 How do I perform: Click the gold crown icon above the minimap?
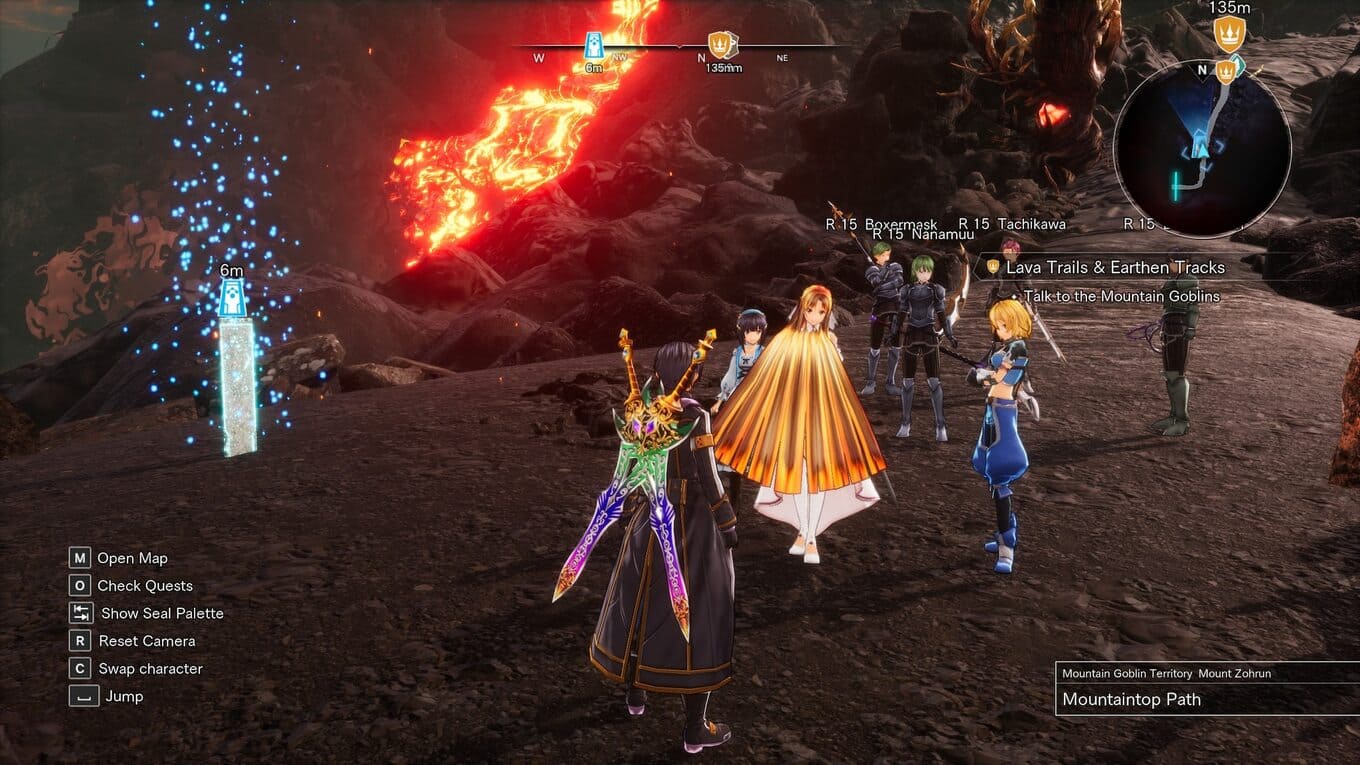pyautogui.click(x=1228, y=34)
